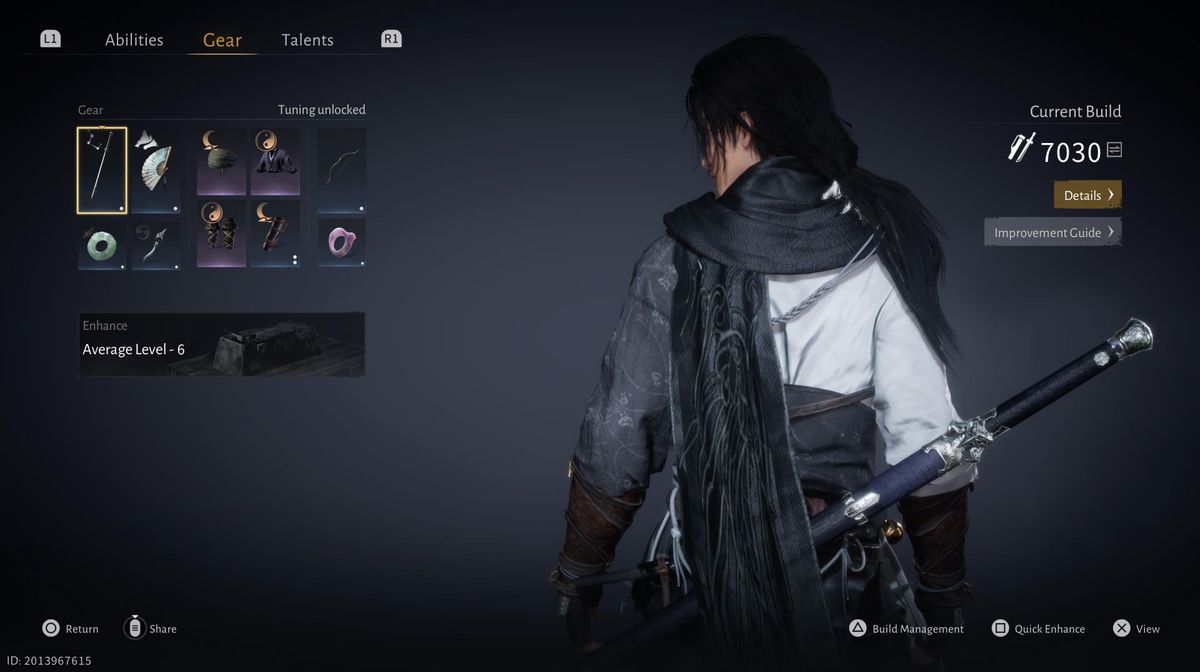Open the Improvement Guide

1052,232
